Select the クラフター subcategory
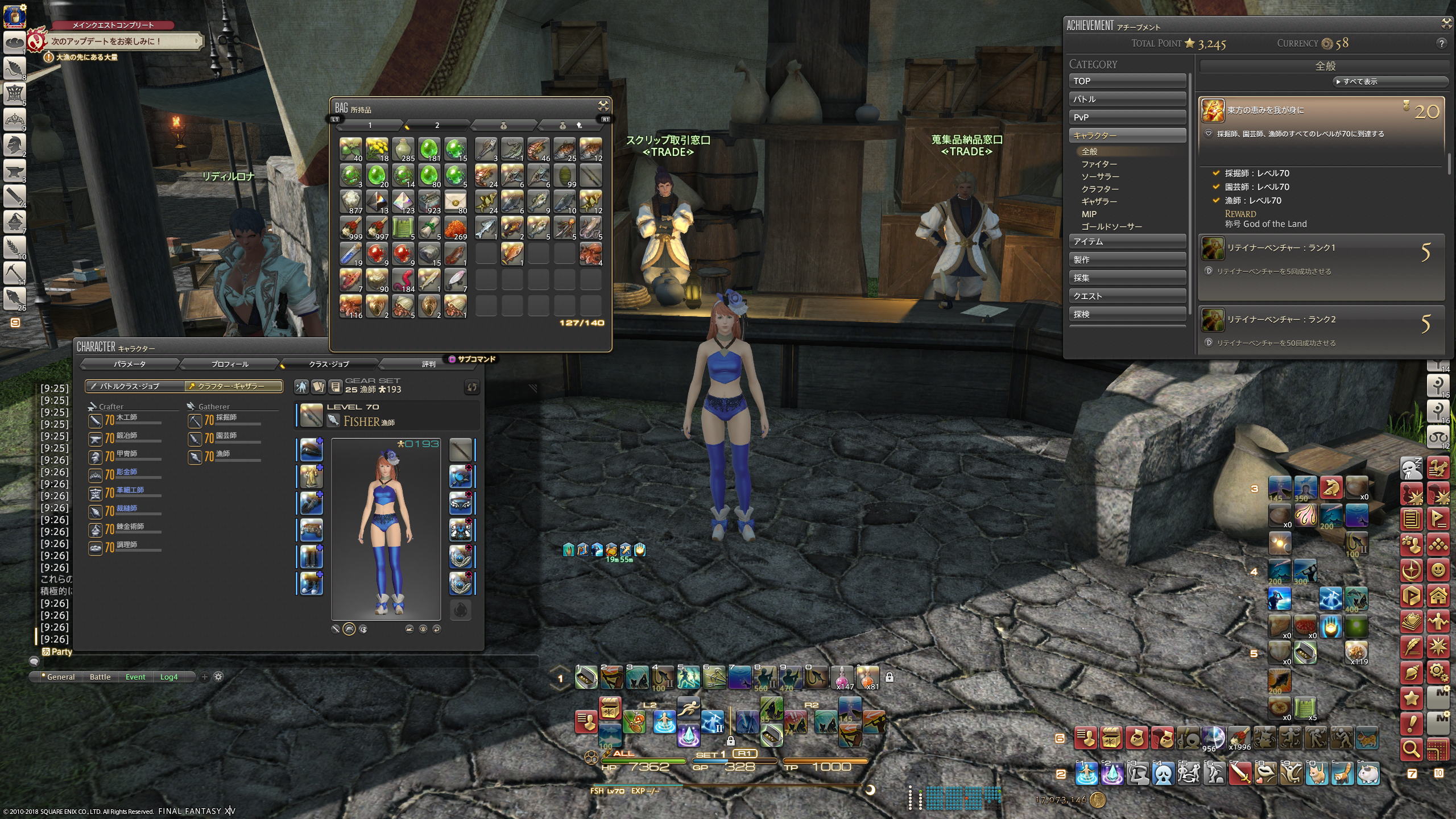The height and width of the screenshot is (819, 1456). (1100, 189)
